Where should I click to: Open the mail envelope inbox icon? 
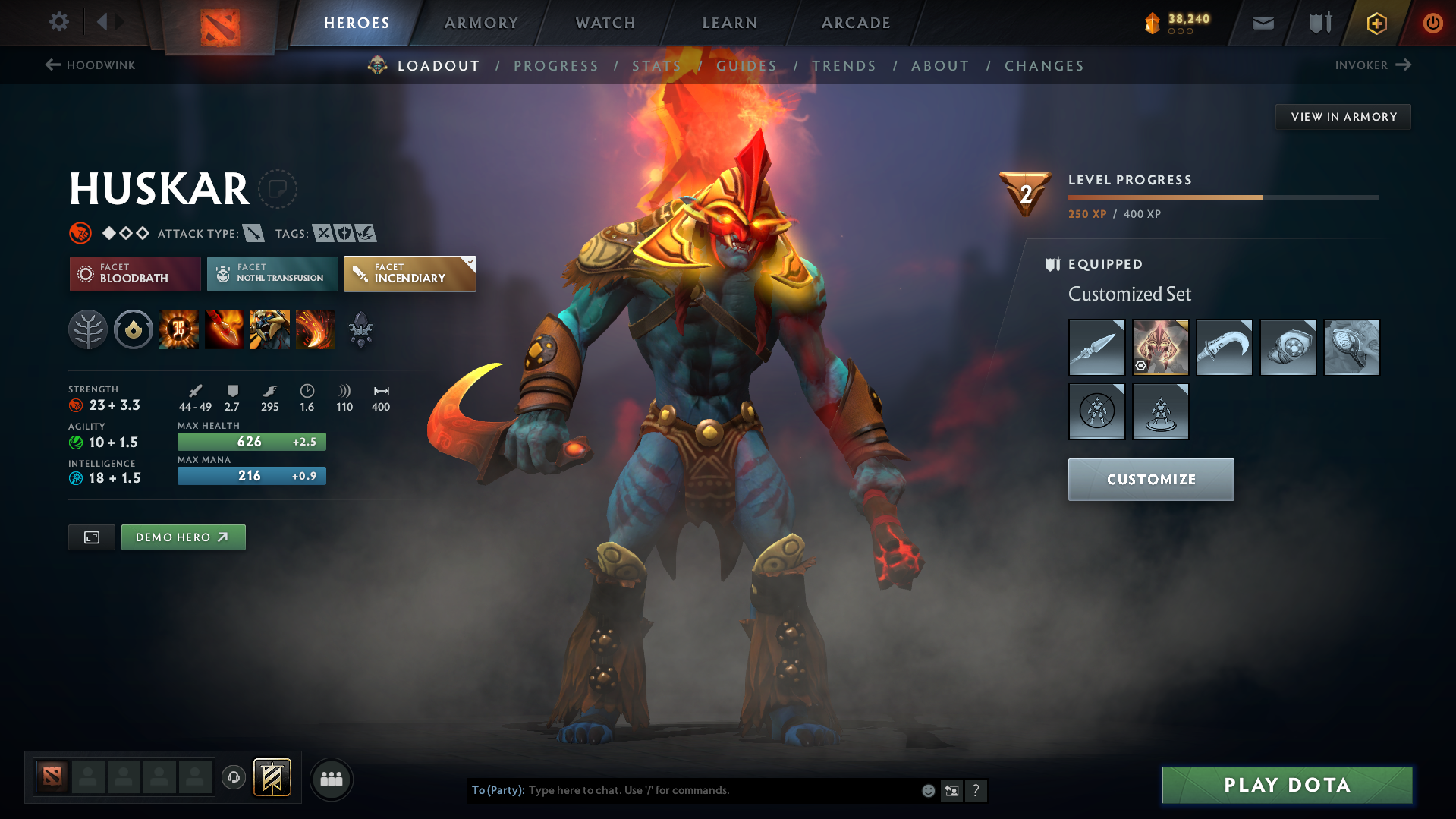pos(1262,22)
